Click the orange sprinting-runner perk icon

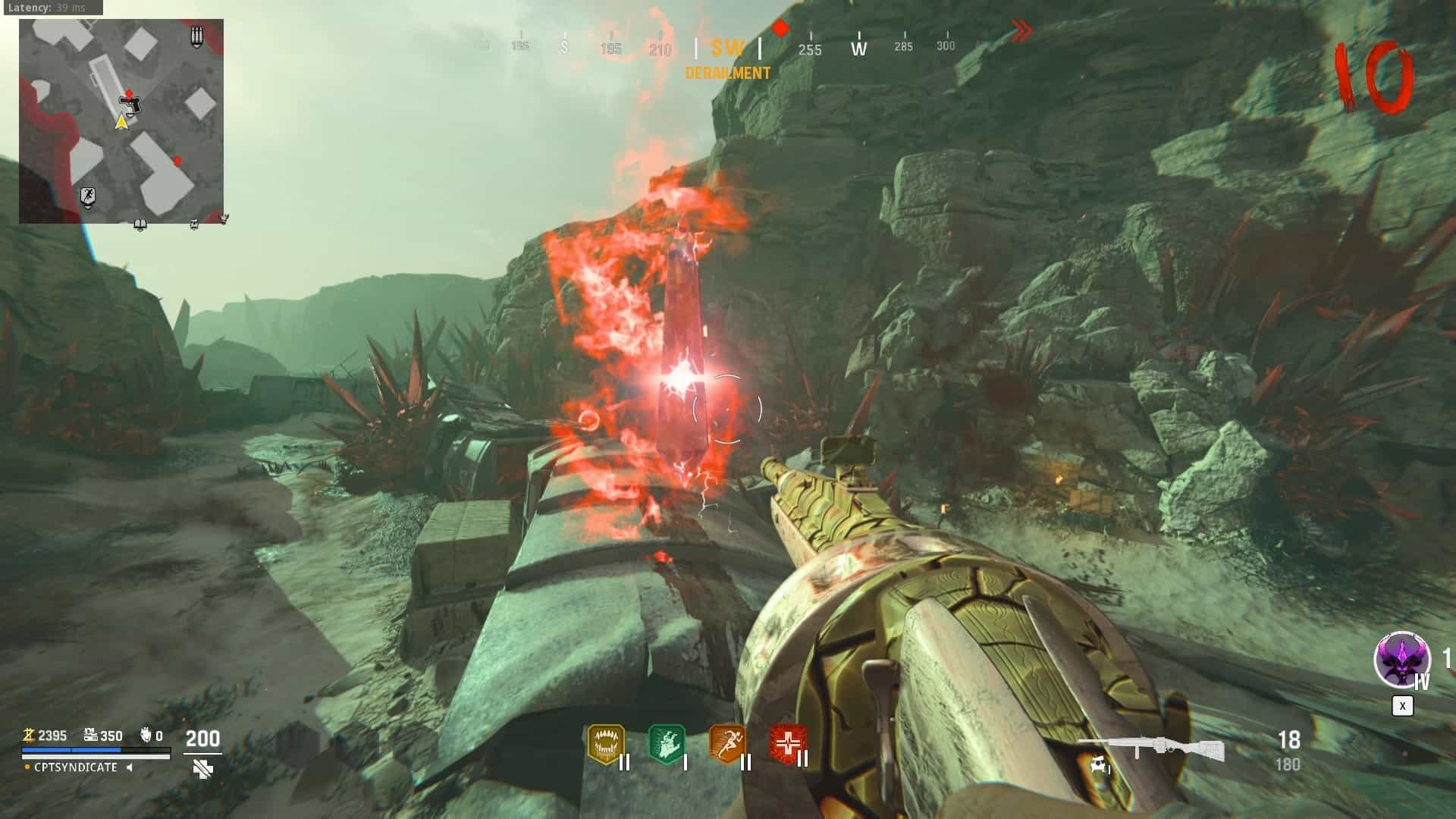(x=727, y=745)
